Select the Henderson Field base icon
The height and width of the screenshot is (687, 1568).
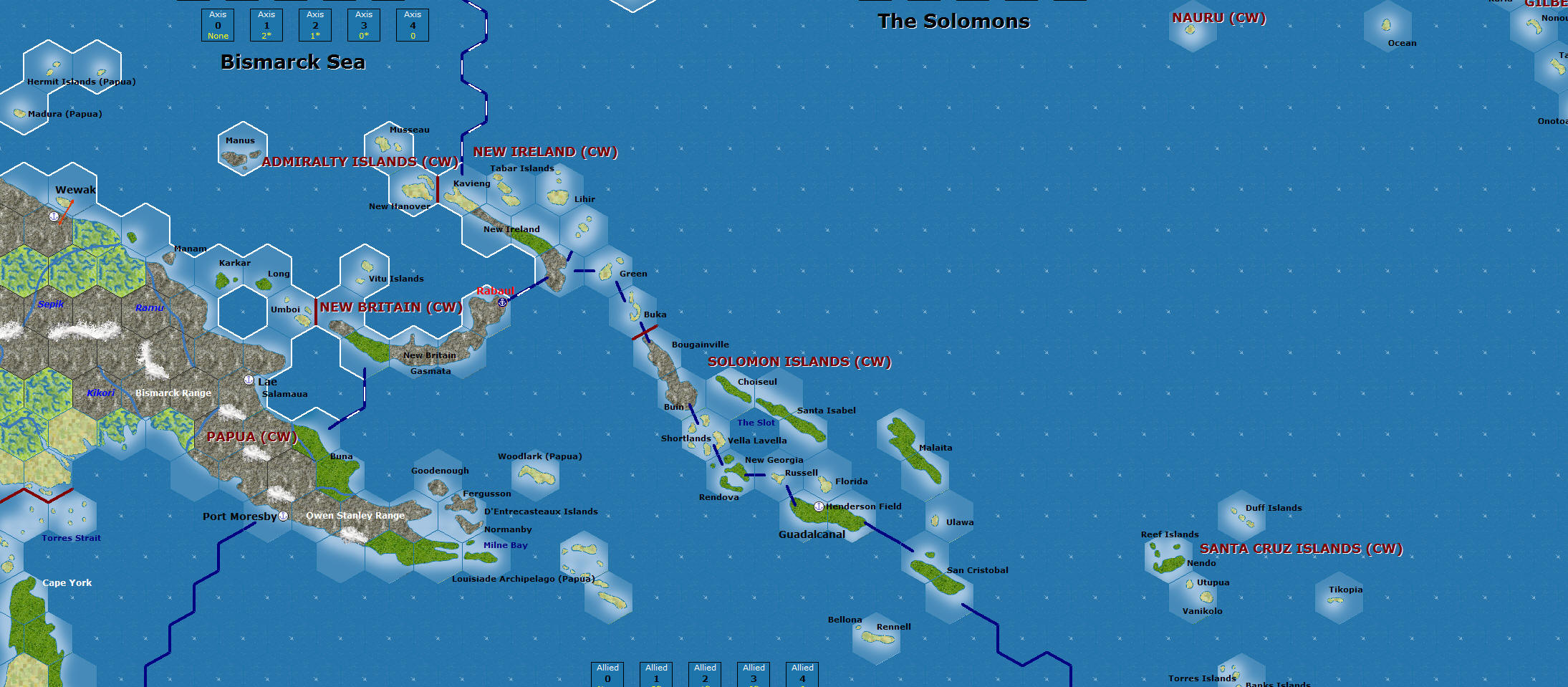tap(818, 506)
